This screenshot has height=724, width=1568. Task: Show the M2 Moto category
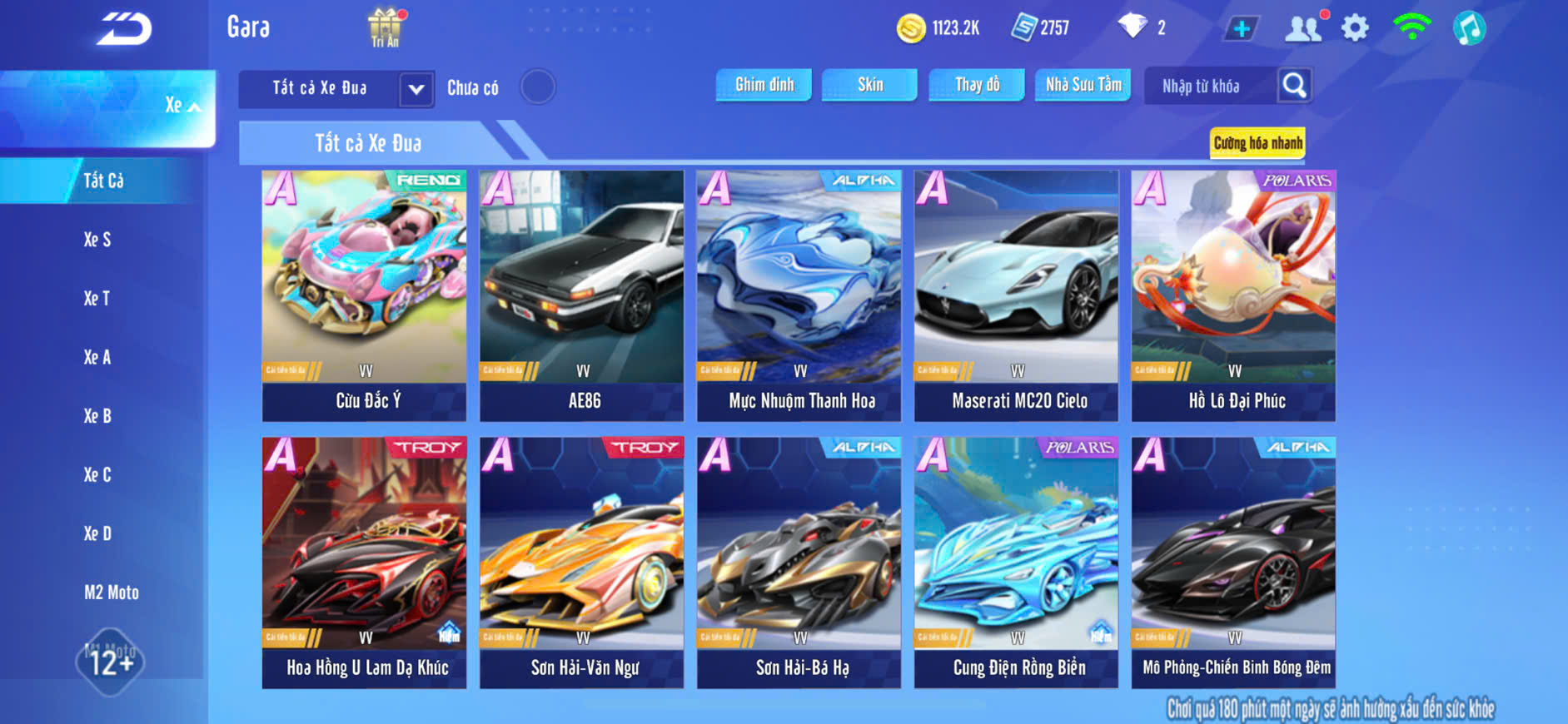click(111, 593)
